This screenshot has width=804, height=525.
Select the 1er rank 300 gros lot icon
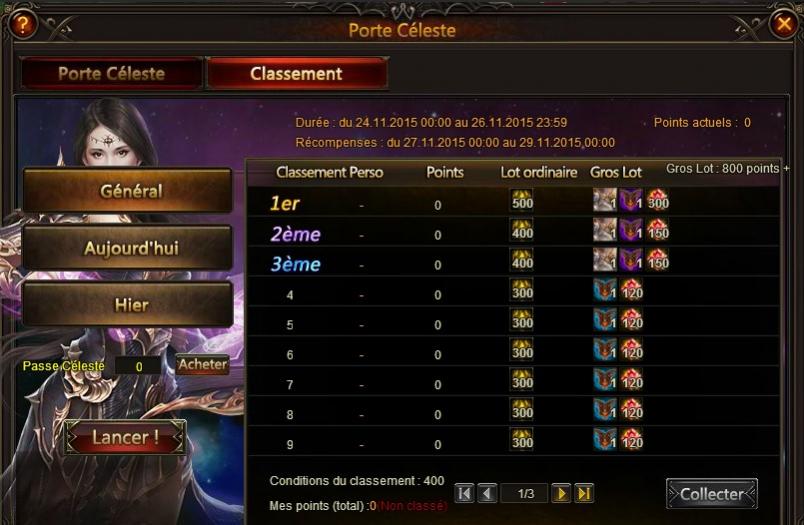[657, 201]
